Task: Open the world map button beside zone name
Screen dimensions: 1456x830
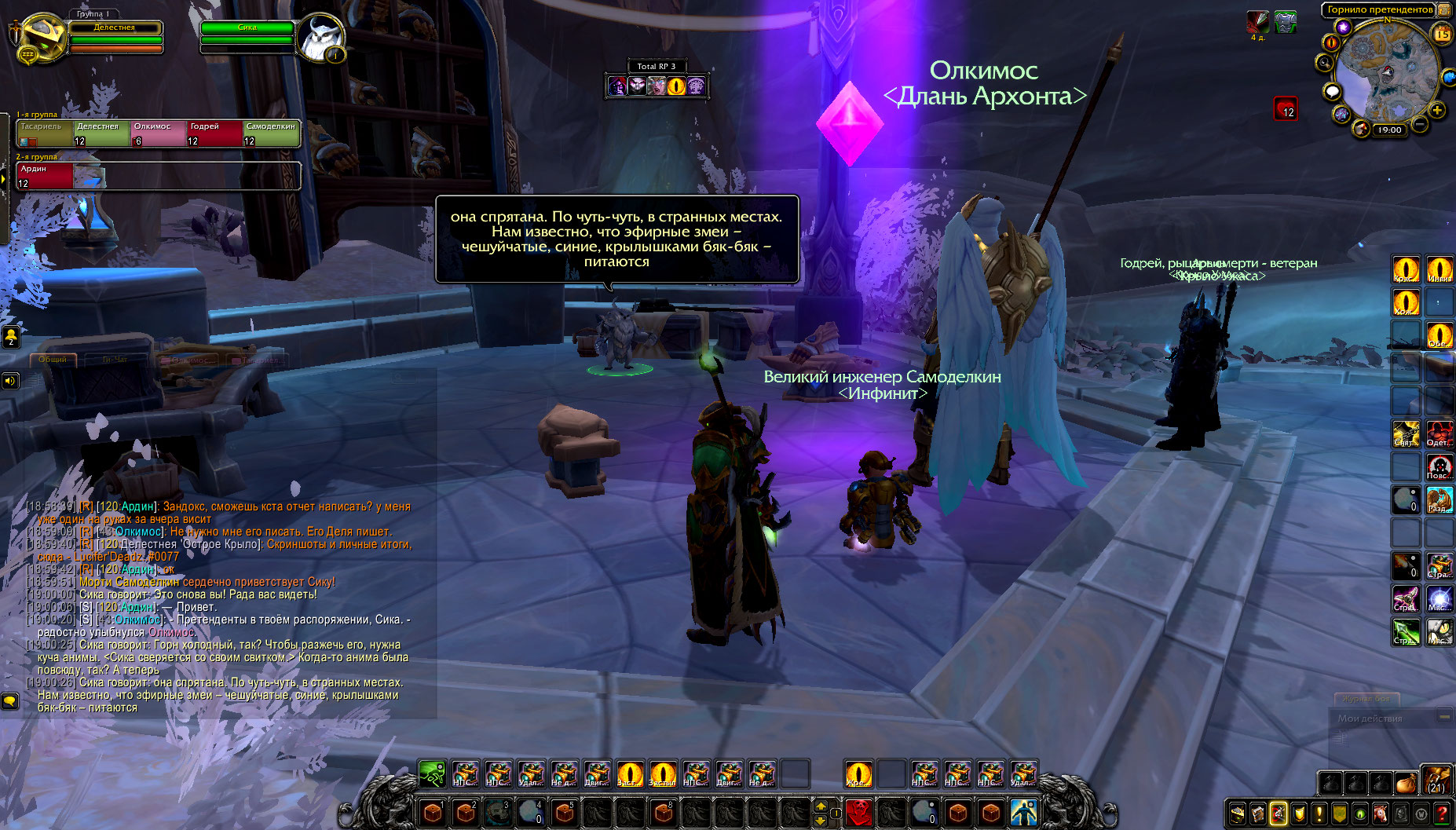Action: 1443,10
